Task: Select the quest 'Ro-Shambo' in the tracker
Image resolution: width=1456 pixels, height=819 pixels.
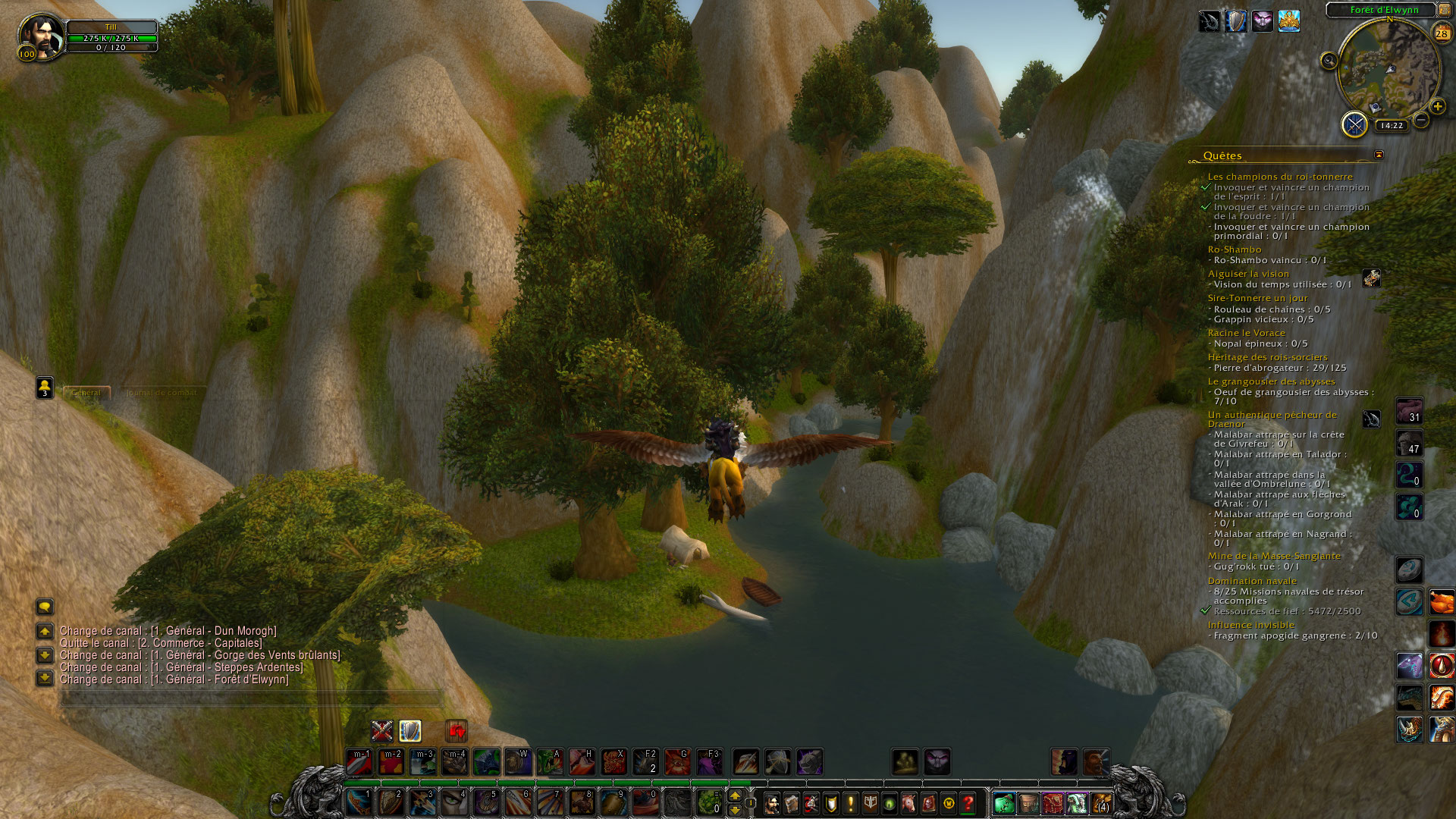Action: pos(1234,249)
